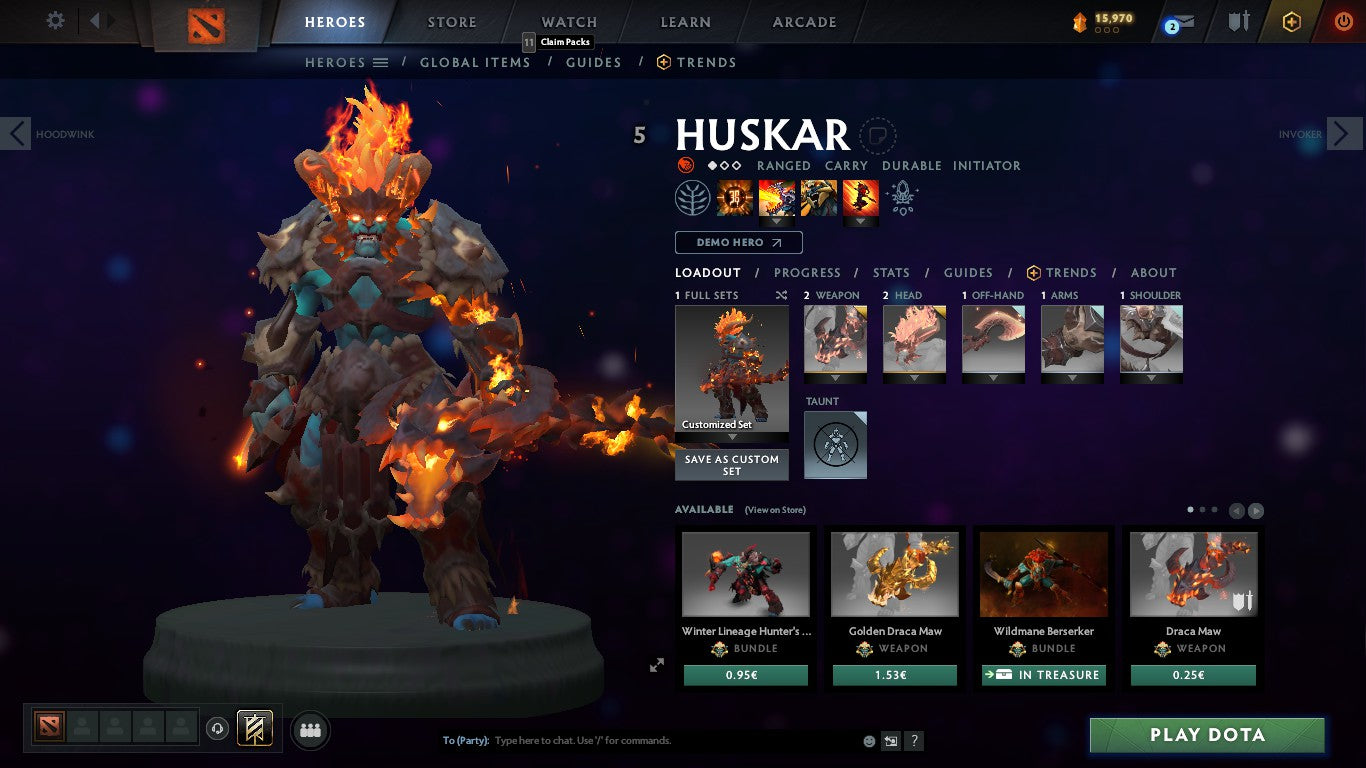Expand the dropdown under the Weapon slot thumbnail
The height and width of the screenshot is (768, 1366).
pyautogui.click(x=834, y=380)
